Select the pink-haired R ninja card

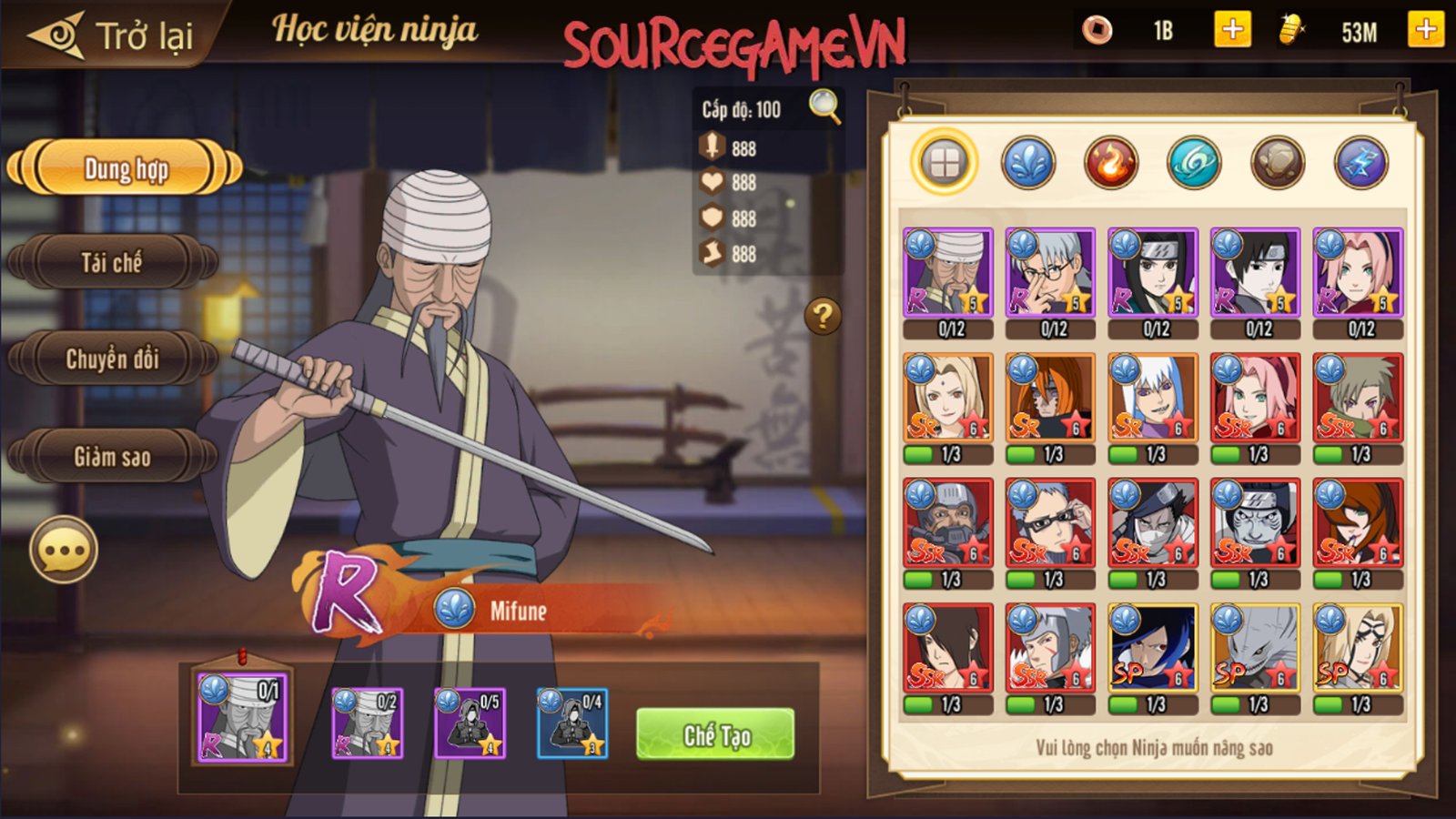tap(1358, 273)
